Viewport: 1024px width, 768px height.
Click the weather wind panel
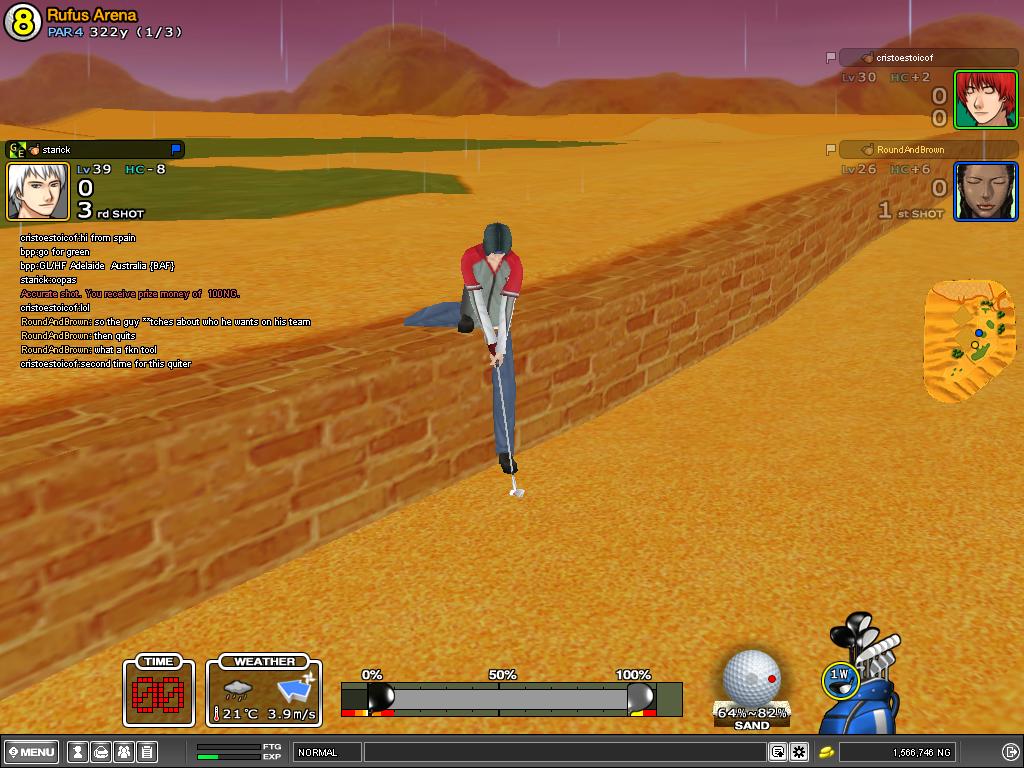tap(265, 690)
